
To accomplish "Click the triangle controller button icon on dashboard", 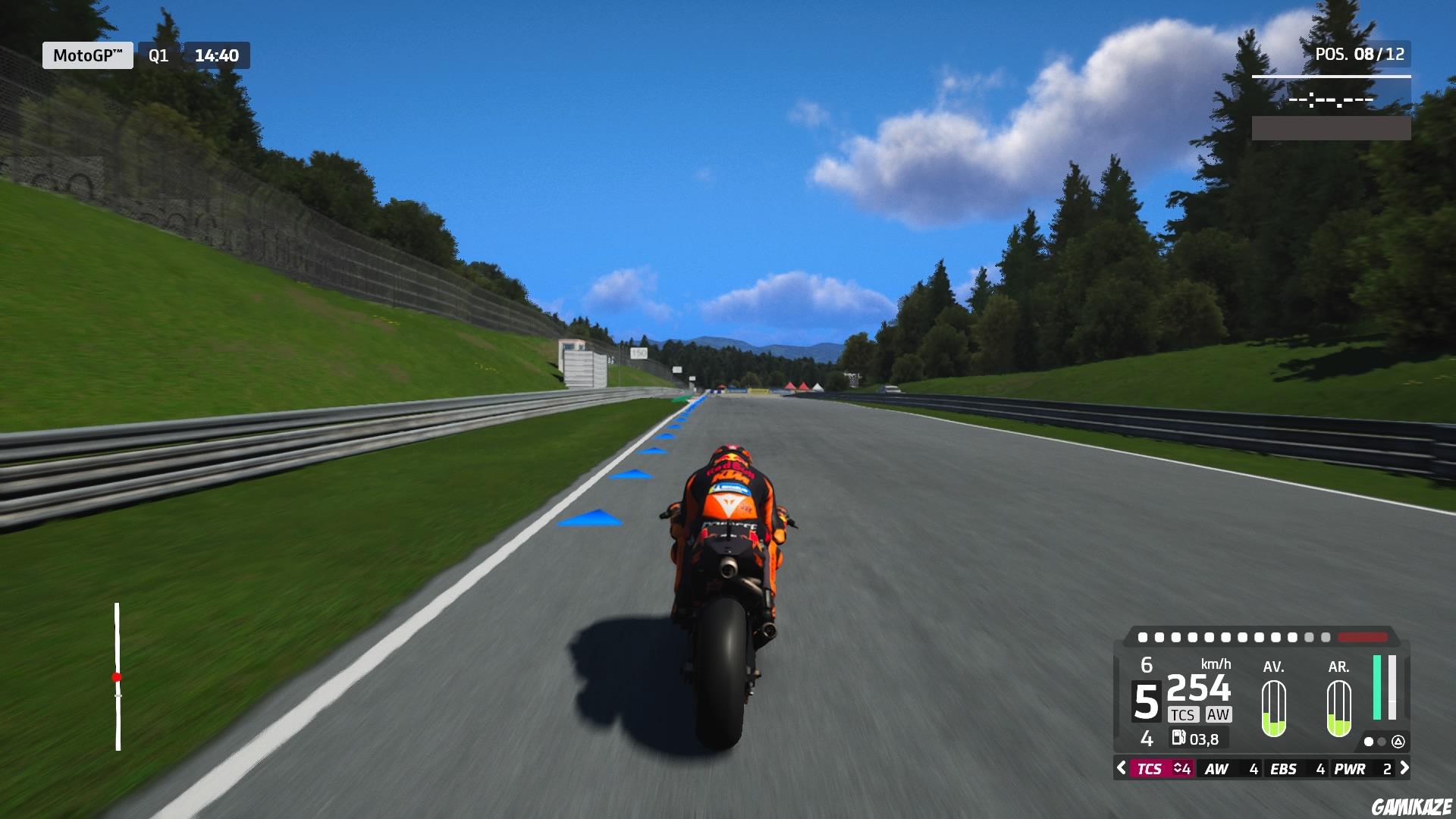I will click(x=1399, y=743).
